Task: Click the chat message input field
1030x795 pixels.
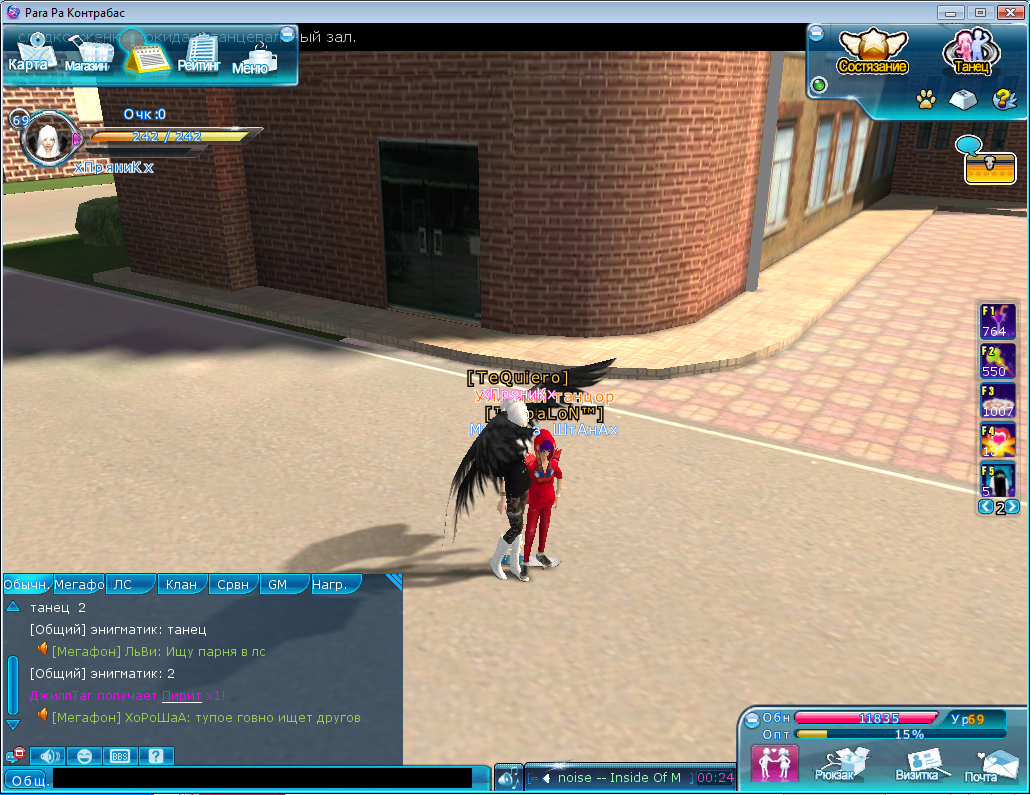Action: point(262,778)
